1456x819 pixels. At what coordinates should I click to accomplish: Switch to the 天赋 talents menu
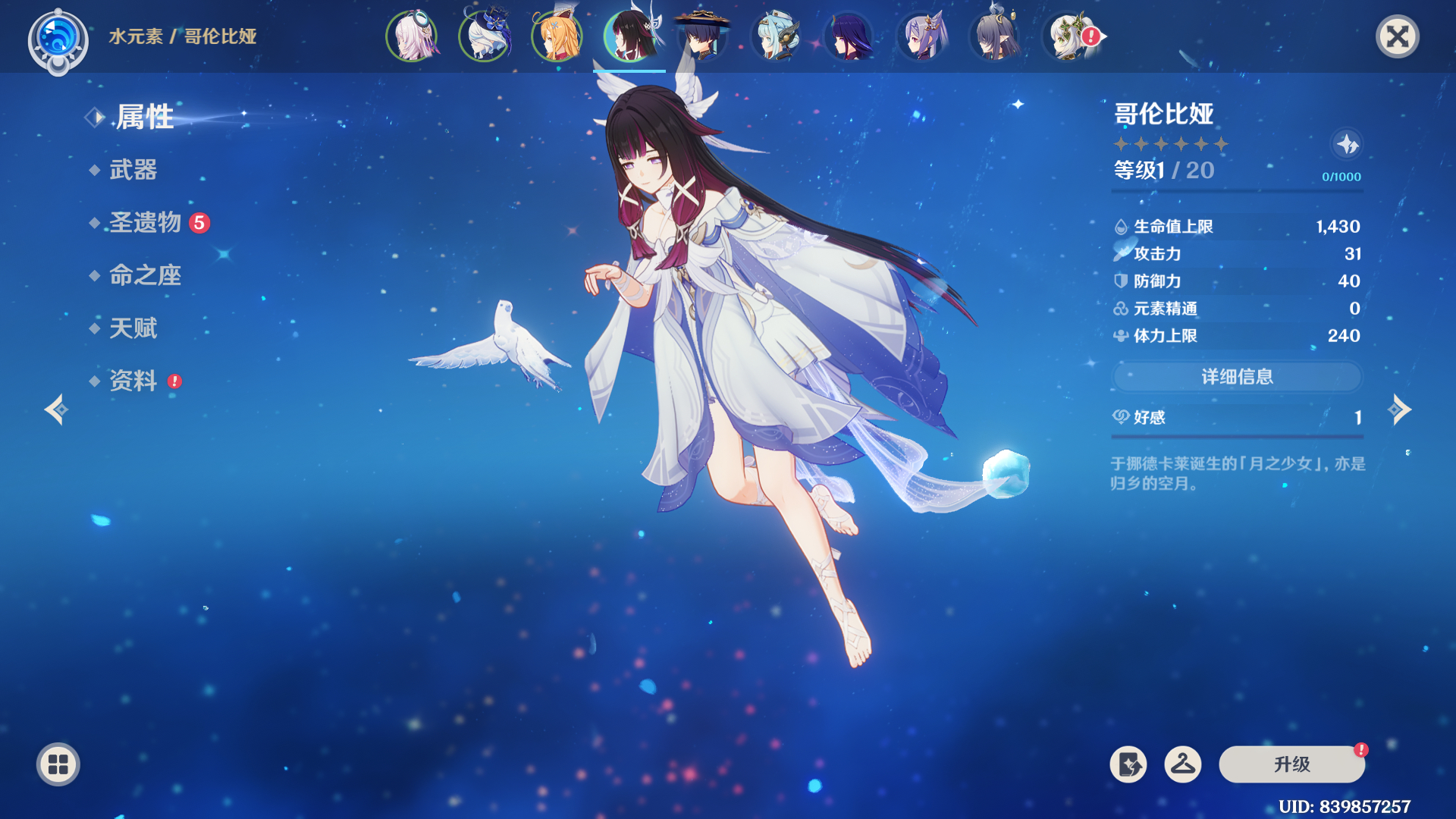pyautogui.click(x=133, y=328)
